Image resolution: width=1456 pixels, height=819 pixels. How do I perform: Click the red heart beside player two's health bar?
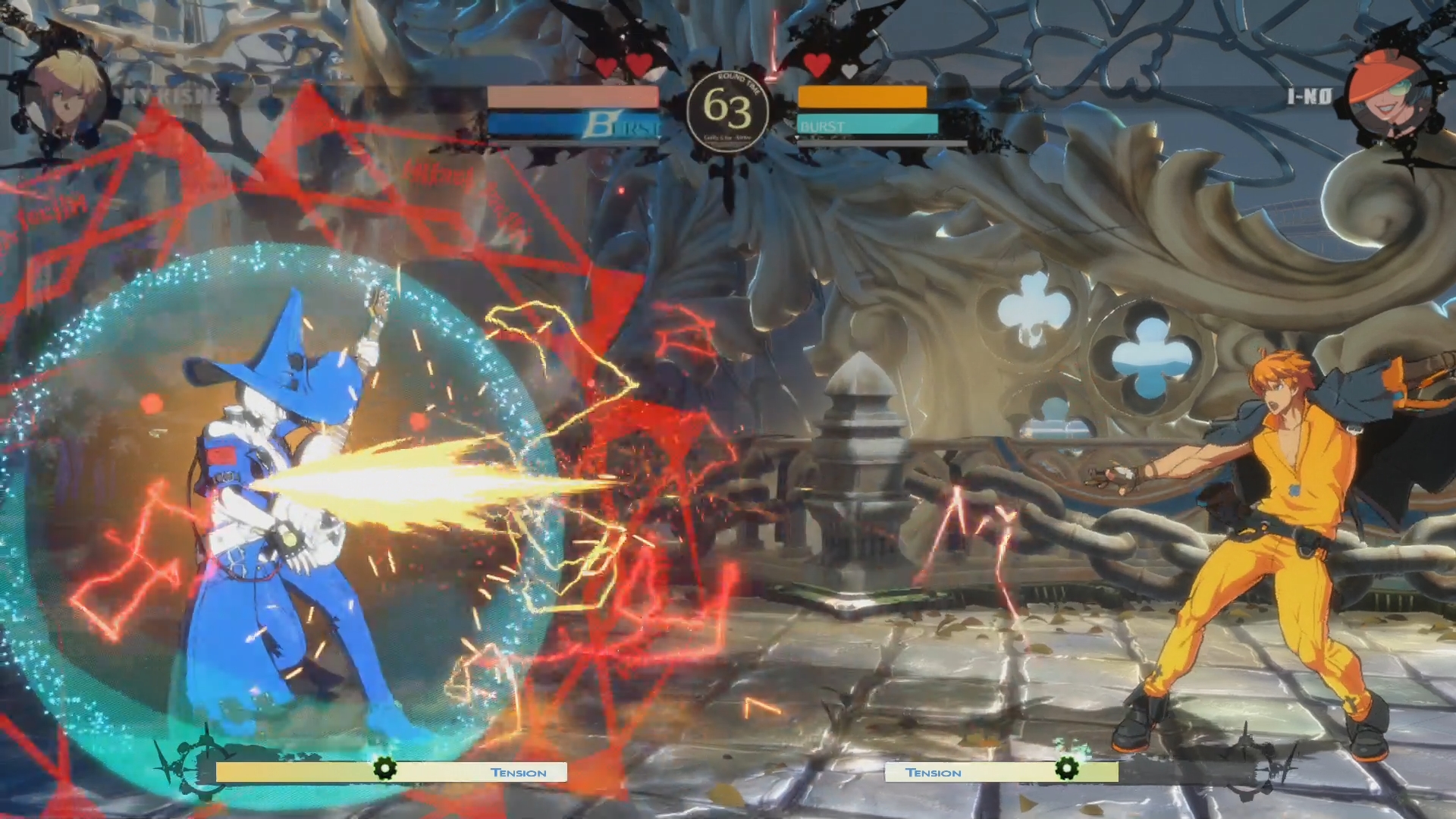click(817, 65)
